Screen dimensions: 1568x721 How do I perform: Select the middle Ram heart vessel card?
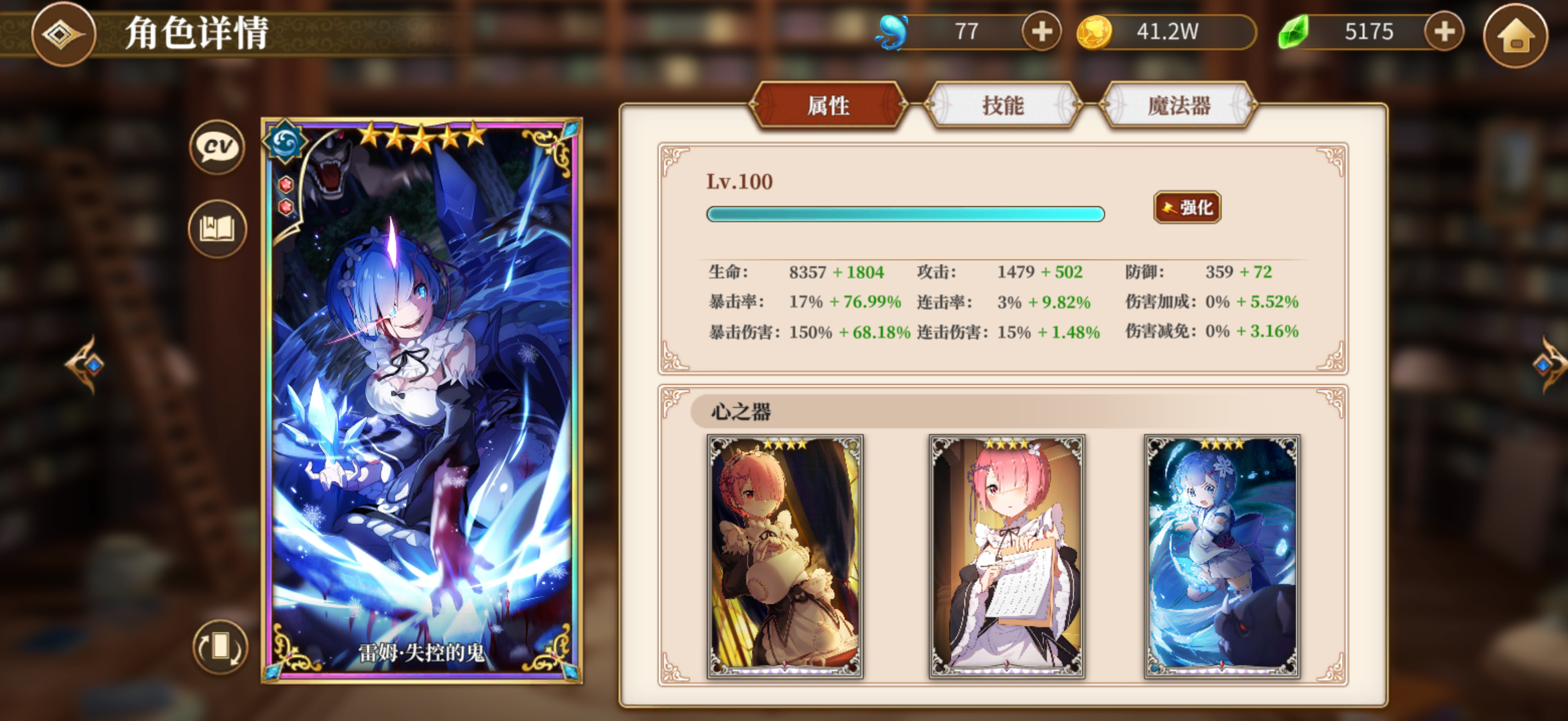click(1007, 554)
